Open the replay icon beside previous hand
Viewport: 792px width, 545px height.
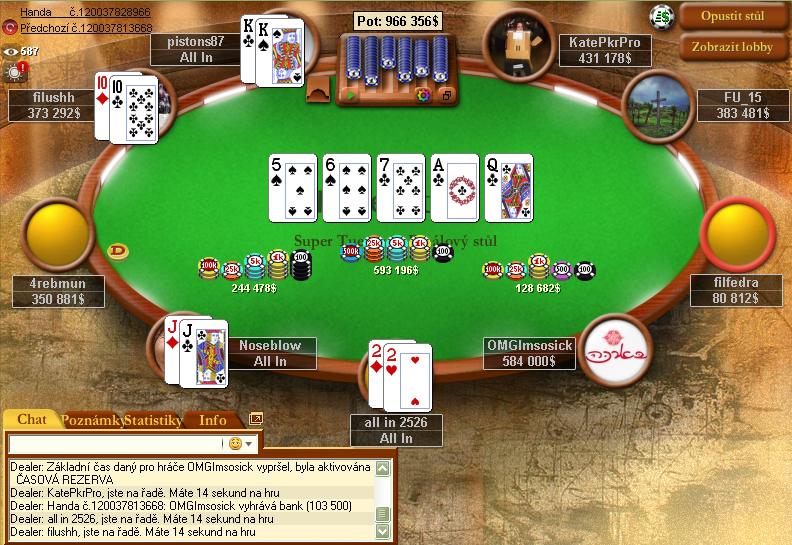pos(10,28)
